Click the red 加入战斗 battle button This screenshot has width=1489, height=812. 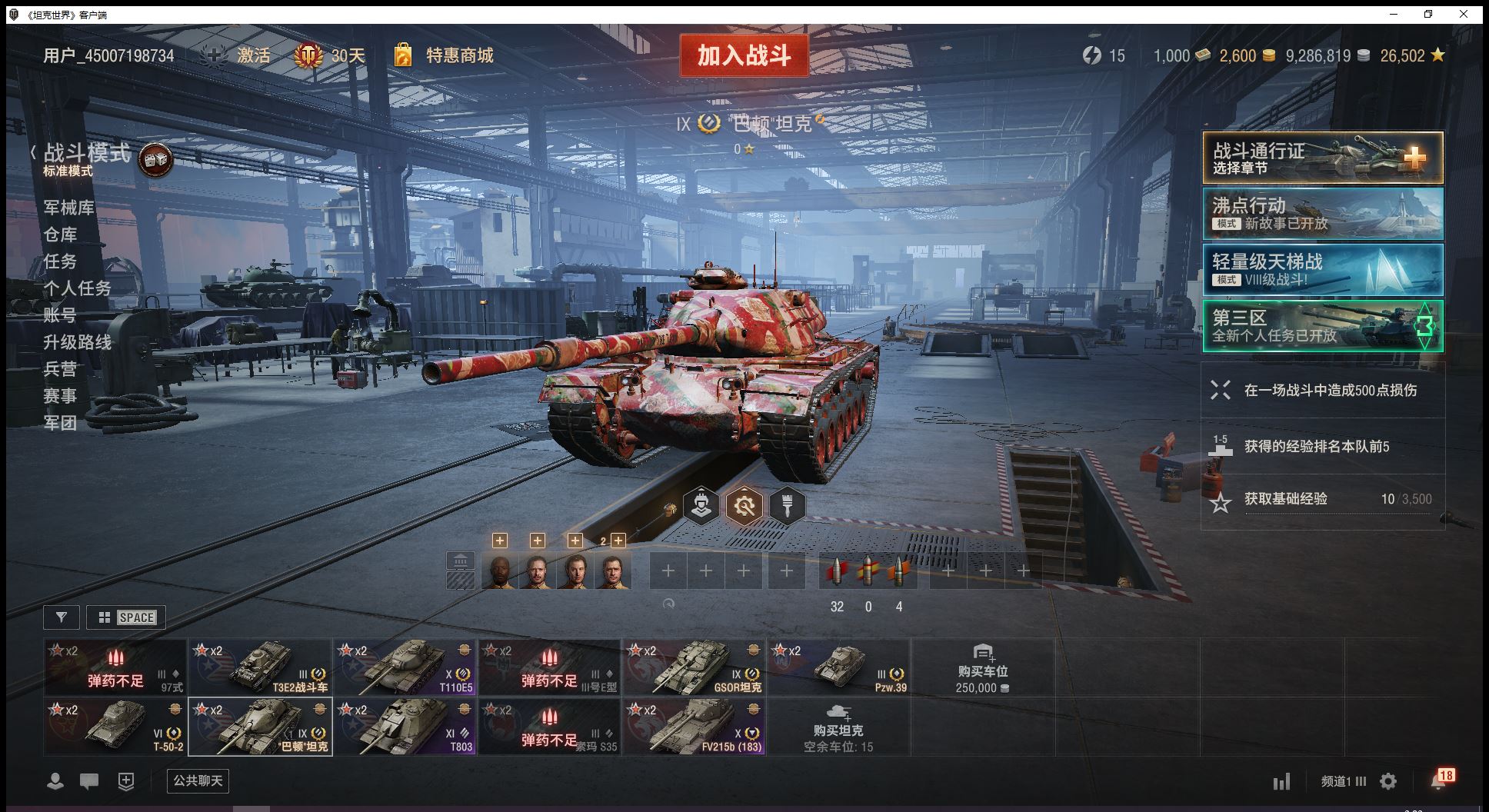coord(744,55)
